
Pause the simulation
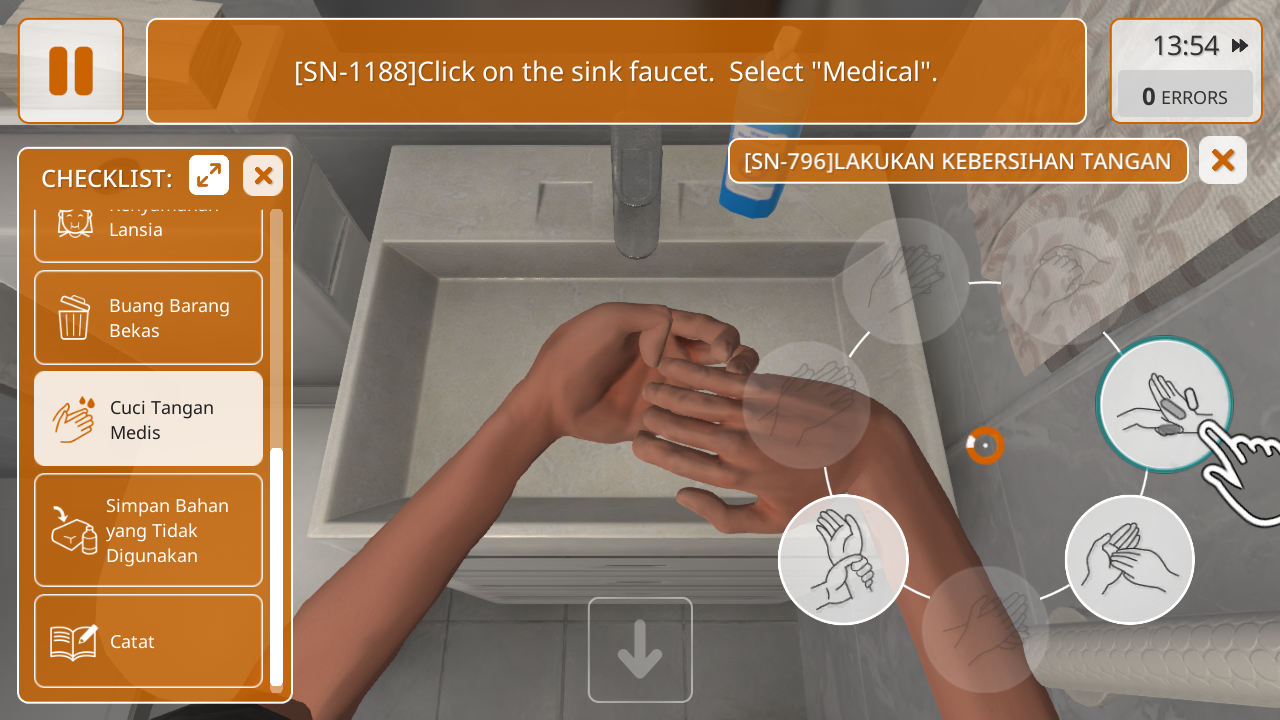click(71, 71)
